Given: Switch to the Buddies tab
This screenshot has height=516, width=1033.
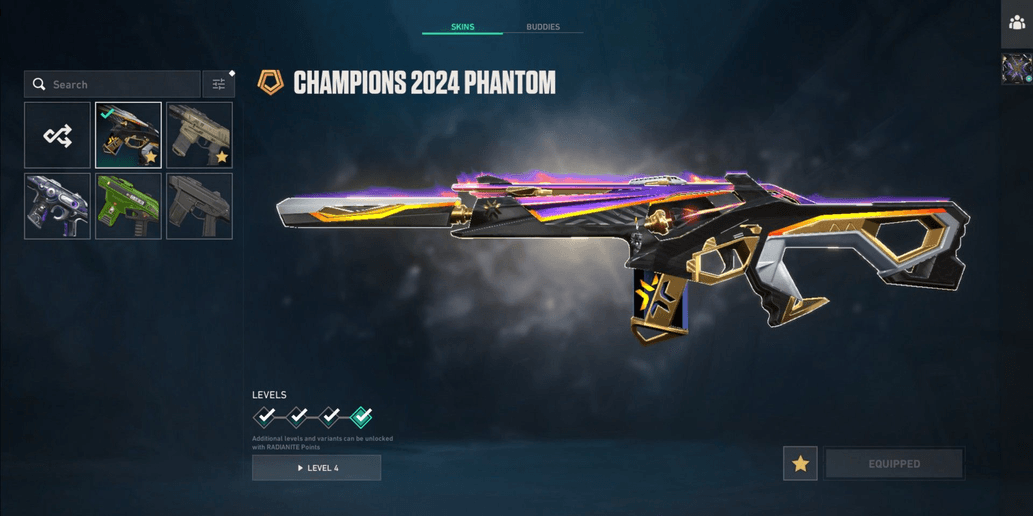Looking at the screenshot, I should tap(543, 27).
